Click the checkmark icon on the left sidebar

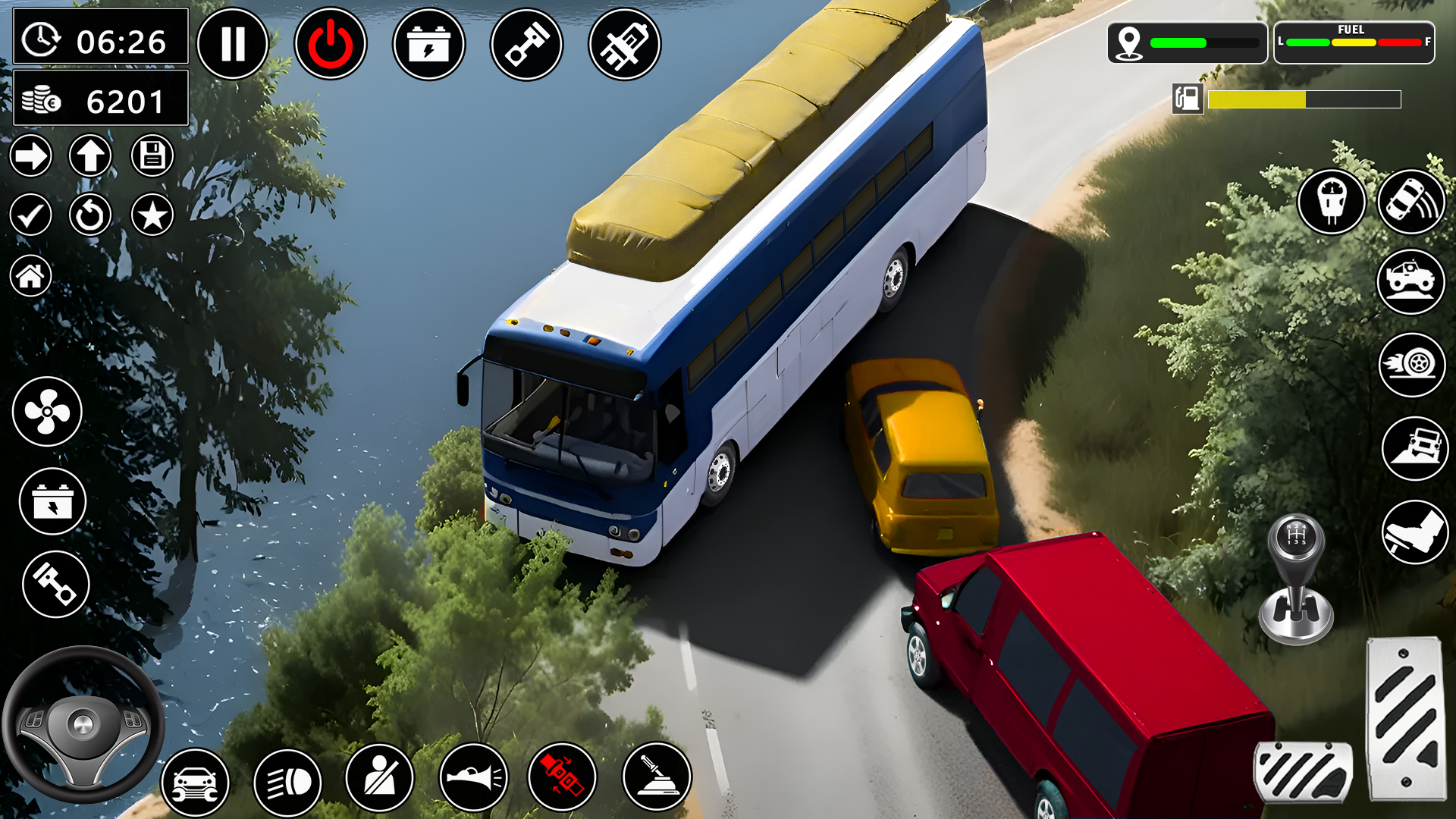pos(30,215)
